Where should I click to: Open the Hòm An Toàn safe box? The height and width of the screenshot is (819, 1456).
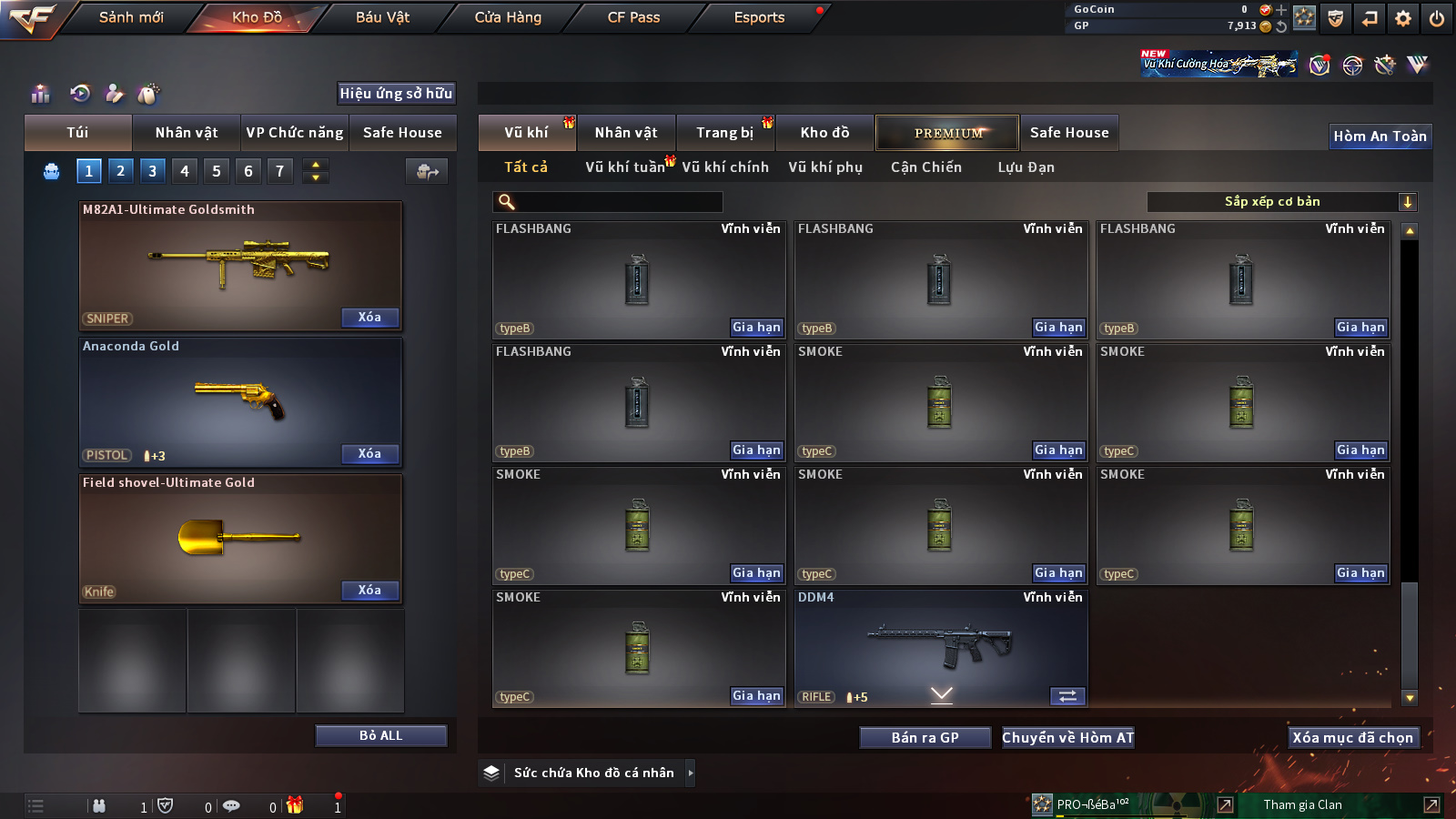coord(1380,136)
